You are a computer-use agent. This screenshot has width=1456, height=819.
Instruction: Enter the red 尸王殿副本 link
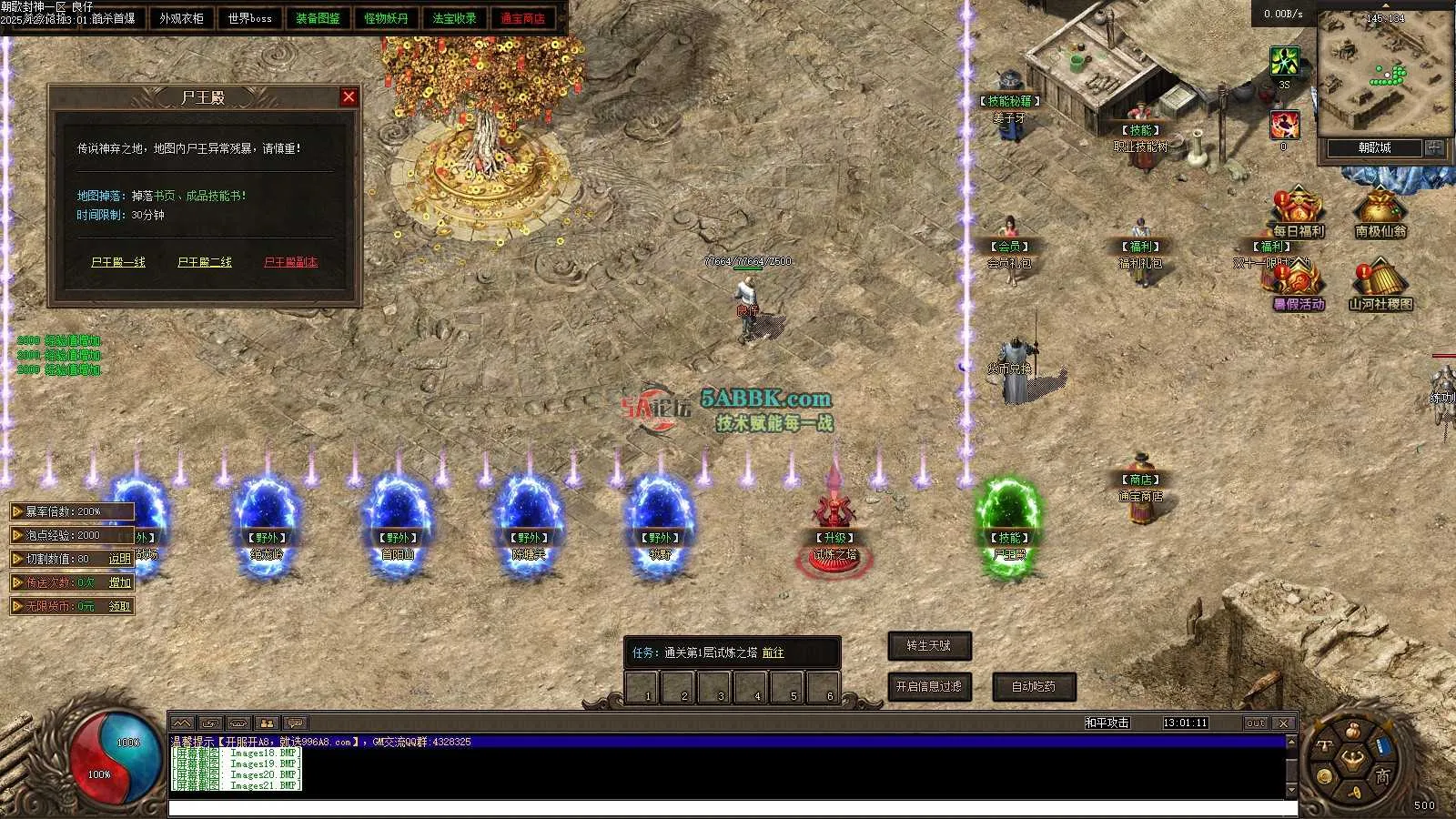(290, 262)
